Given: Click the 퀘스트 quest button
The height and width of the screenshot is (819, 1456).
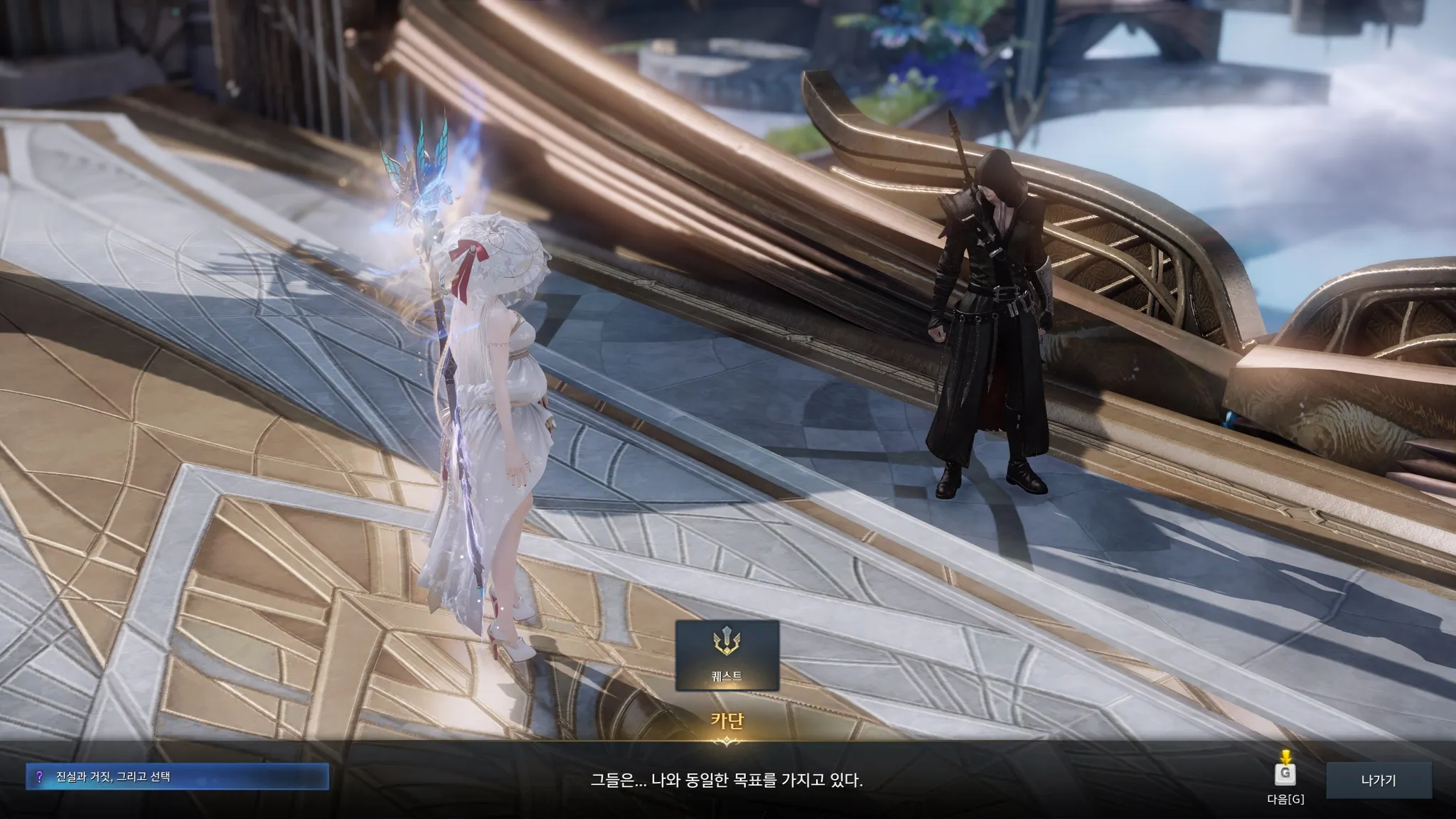Looking at the screenshot, I should point(727,655).
